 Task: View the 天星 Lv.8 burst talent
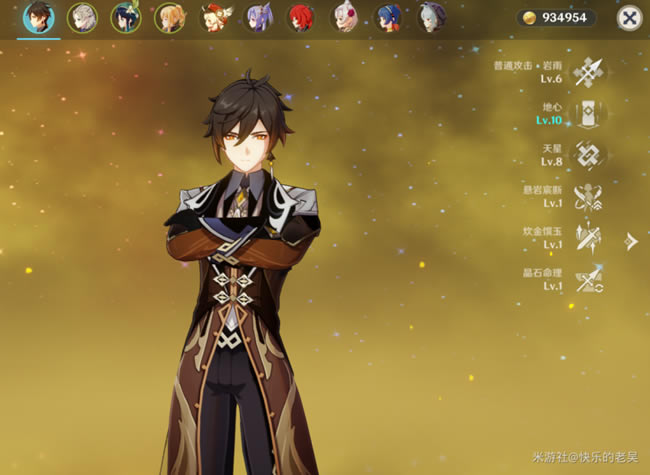[x=589, y=155]
